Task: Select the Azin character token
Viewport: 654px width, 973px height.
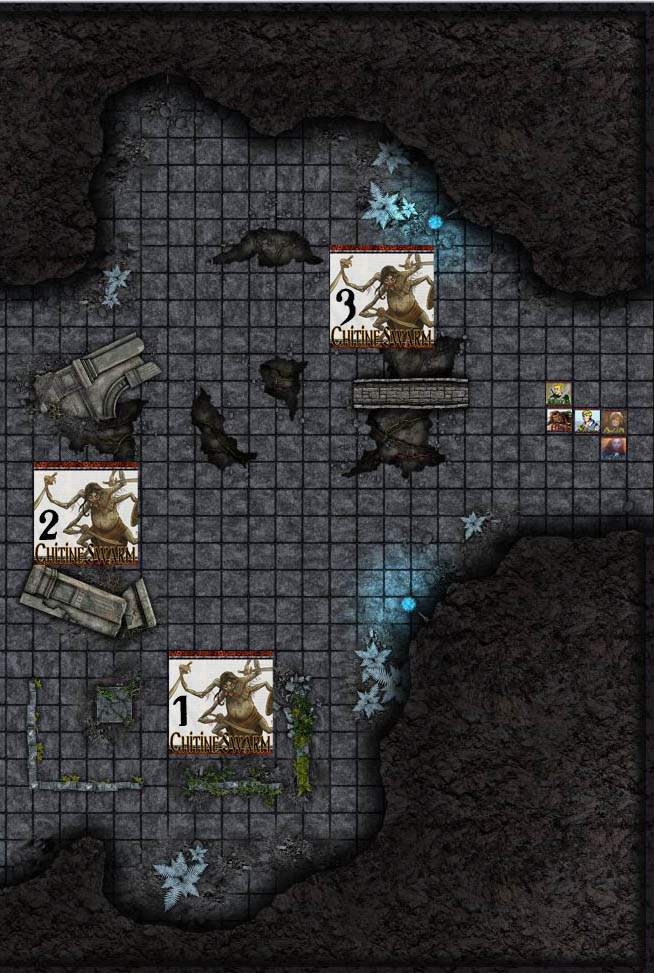Action: (x=614, y=421)
